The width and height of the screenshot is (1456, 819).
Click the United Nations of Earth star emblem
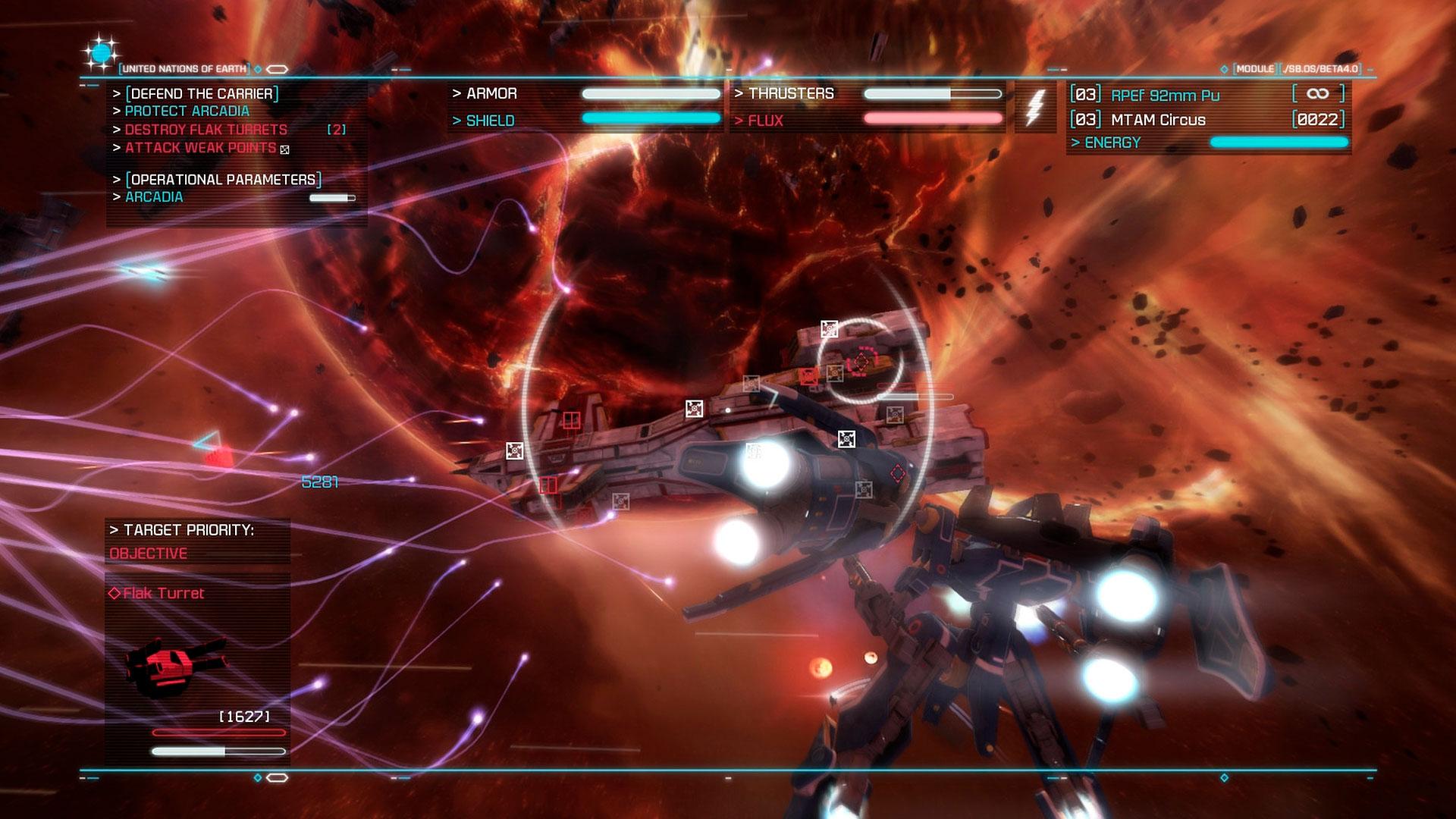pyautogui.click(x=100, y=53)
